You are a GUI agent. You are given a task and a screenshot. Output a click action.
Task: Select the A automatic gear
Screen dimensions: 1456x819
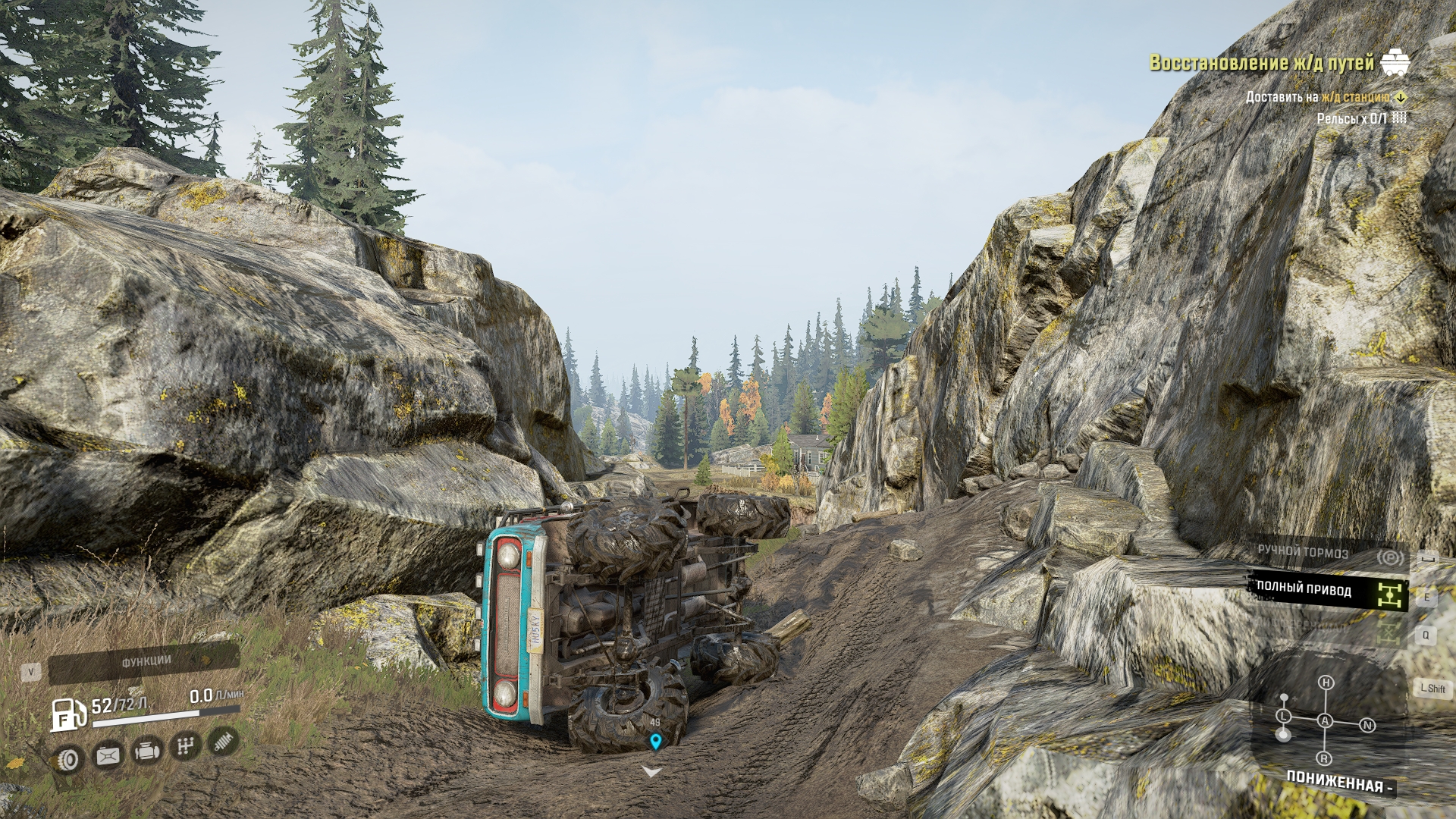[1325, 721]
